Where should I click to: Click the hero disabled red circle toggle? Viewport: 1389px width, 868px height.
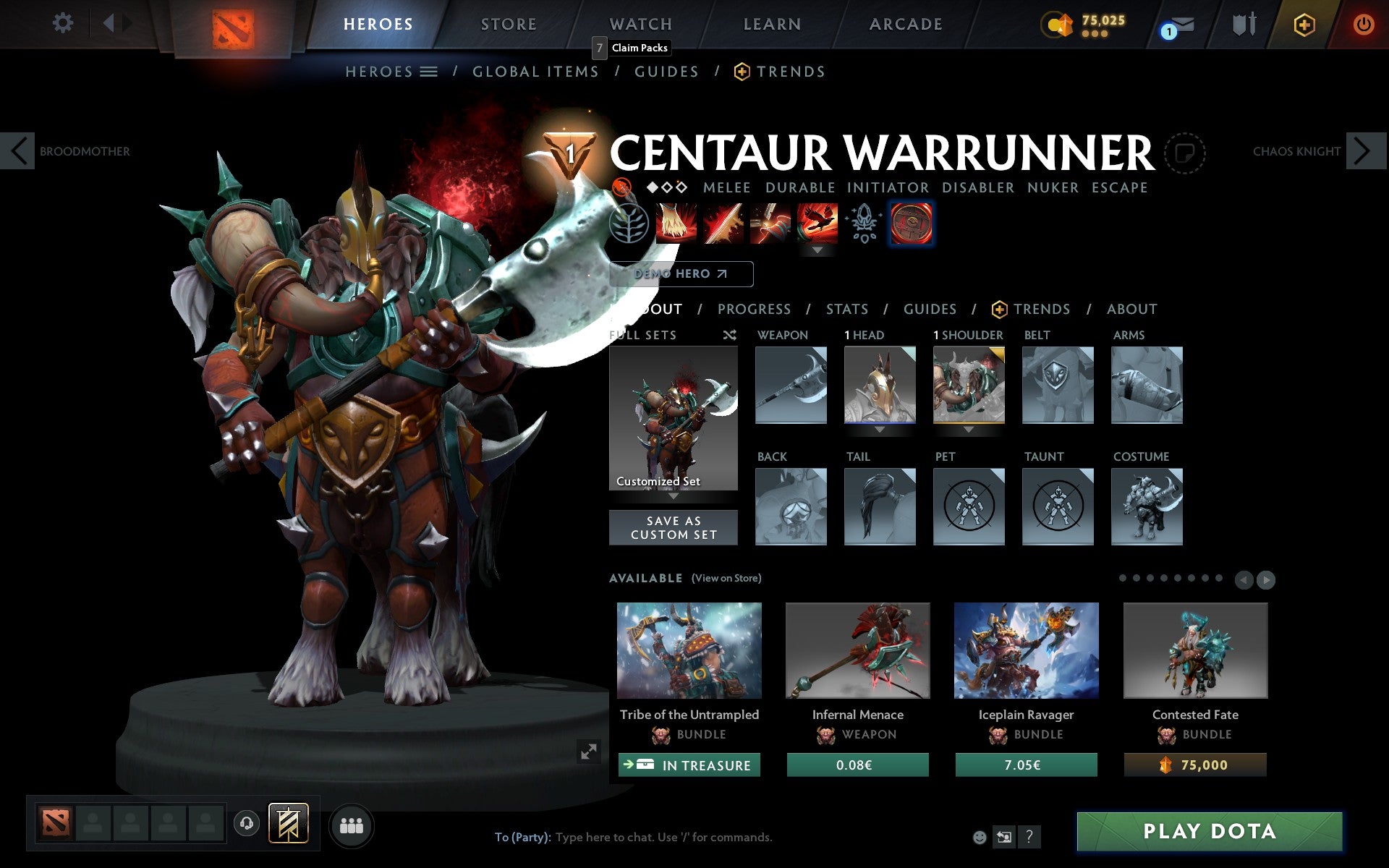[621, 187]
